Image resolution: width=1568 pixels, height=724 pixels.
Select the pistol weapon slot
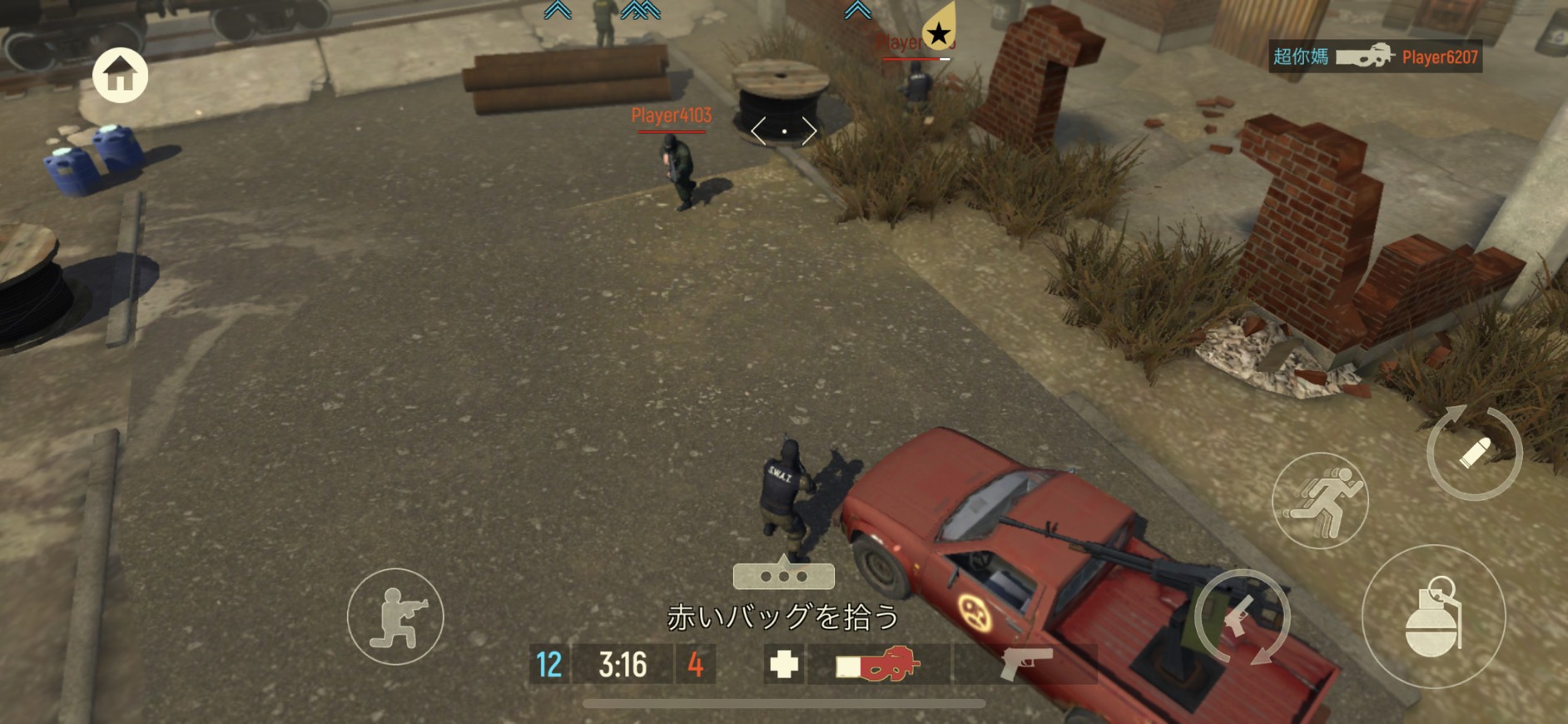click(1025, 665)
